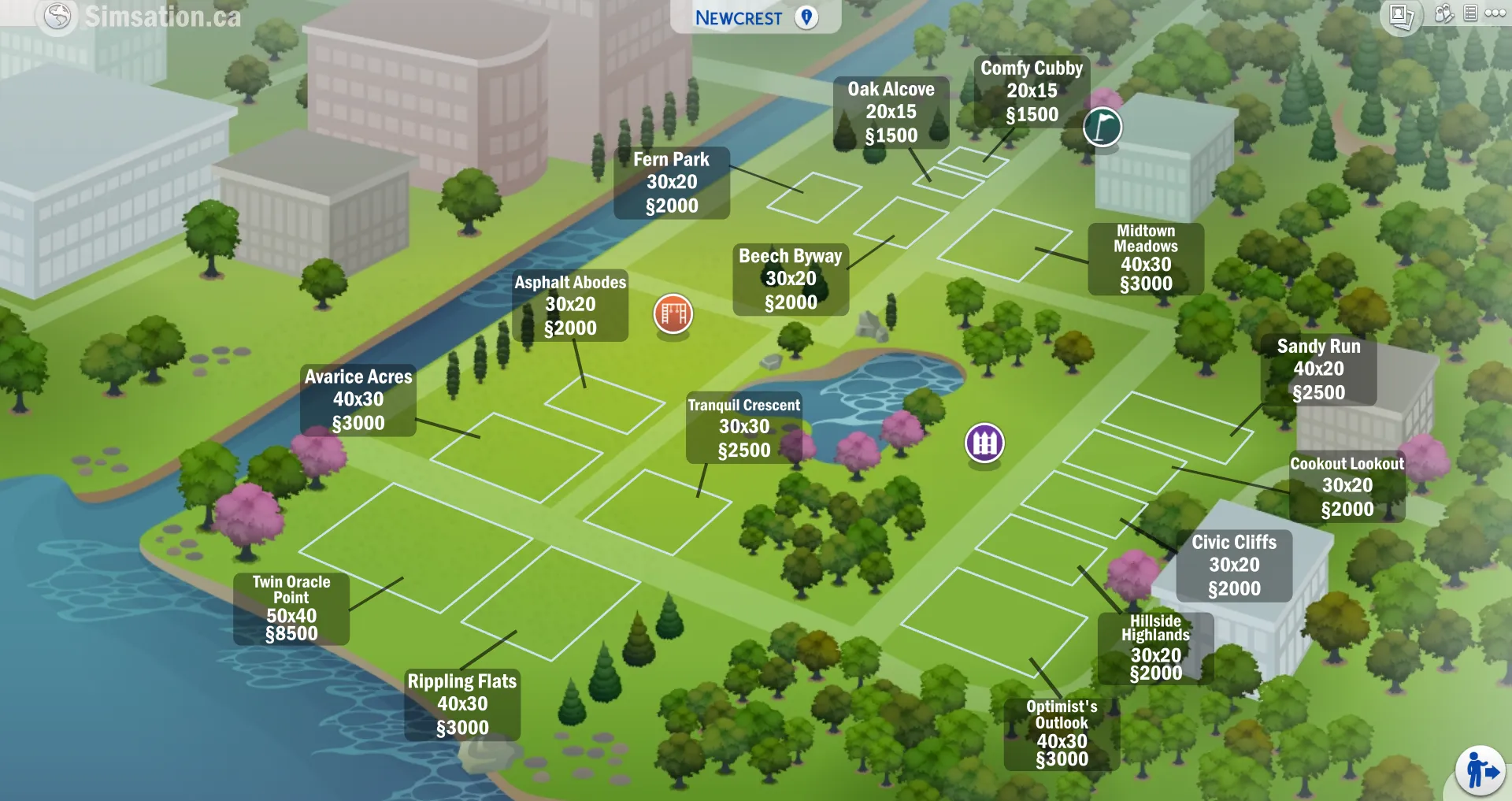Select the park flag marker near Comfy Cubby
The height and width of the screenshot is (801, 1512).
1102,127
